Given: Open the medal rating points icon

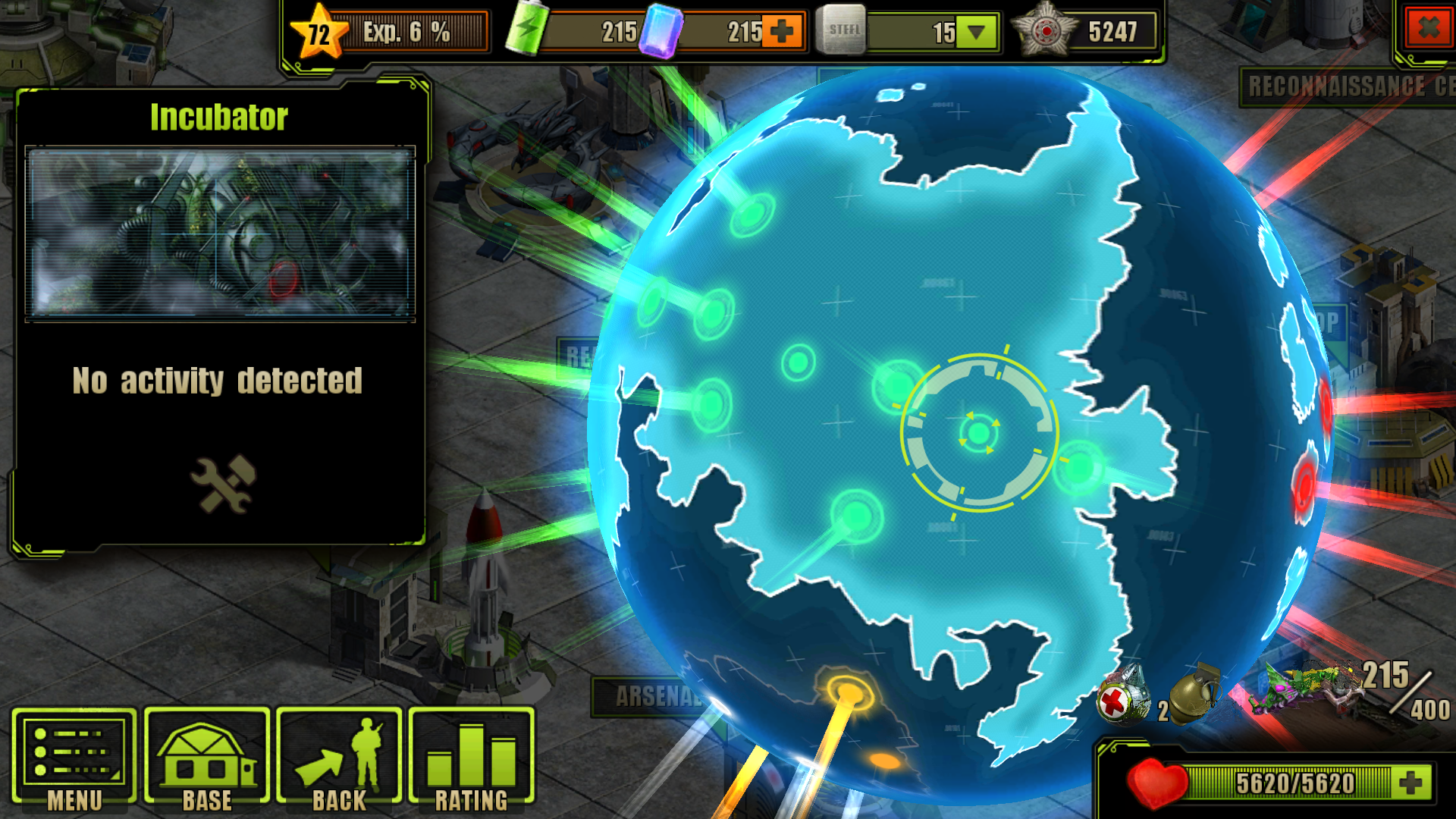Looking at the screenshot, I should tap(1046, 31).
